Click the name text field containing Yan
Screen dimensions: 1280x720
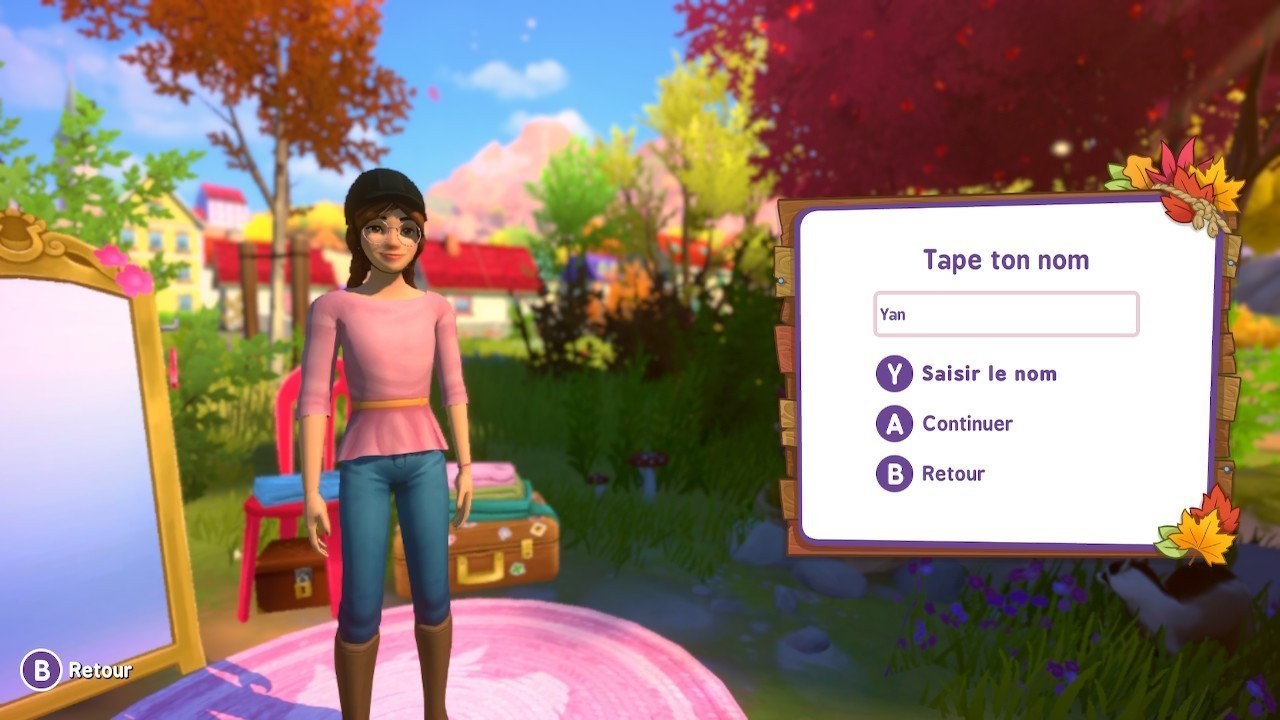point(1005,314)
